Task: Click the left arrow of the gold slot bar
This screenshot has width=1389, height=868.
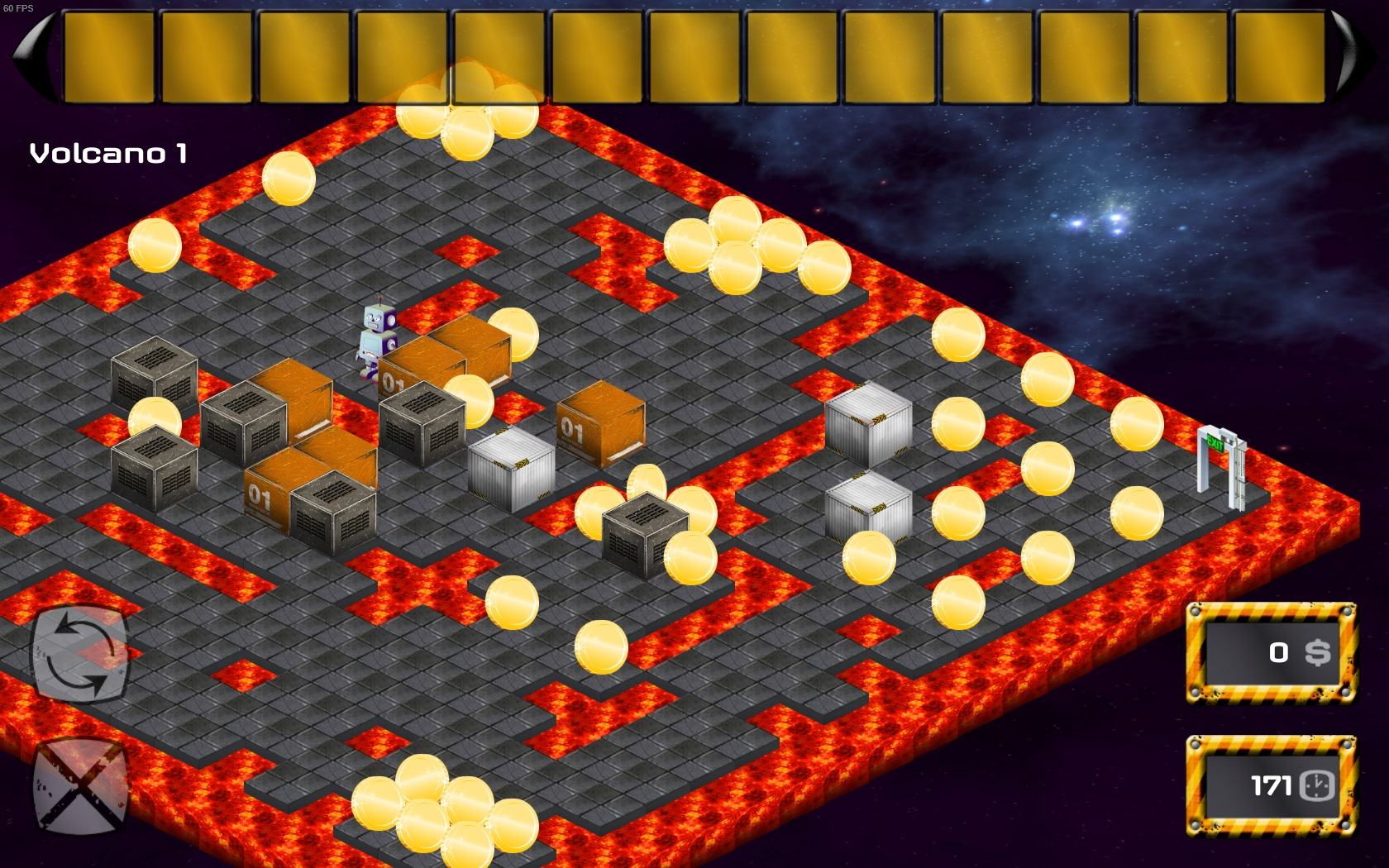Action: tap(33, 56)
